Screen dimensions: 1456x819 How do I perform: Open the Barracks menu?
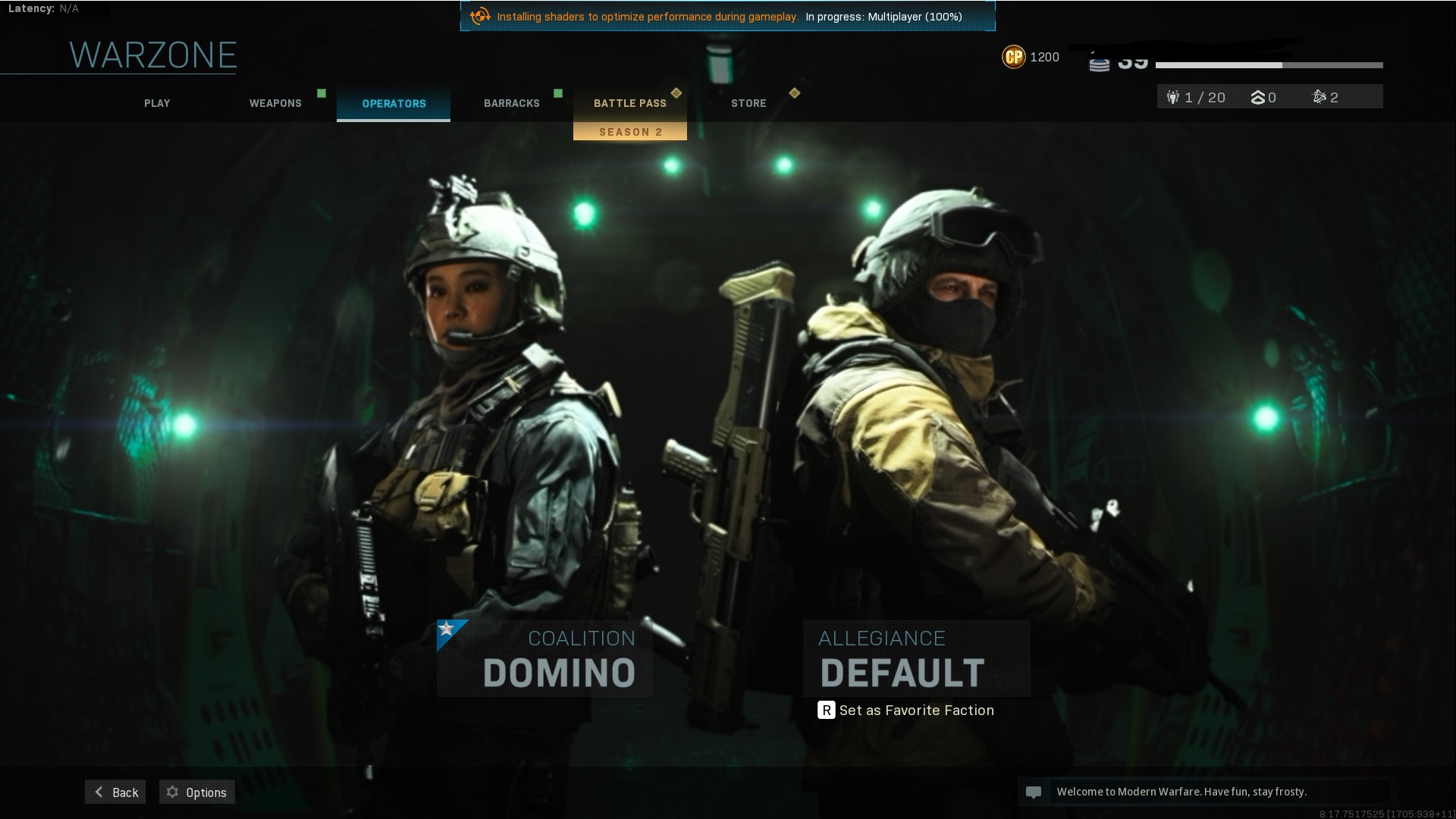click(512, 103)
